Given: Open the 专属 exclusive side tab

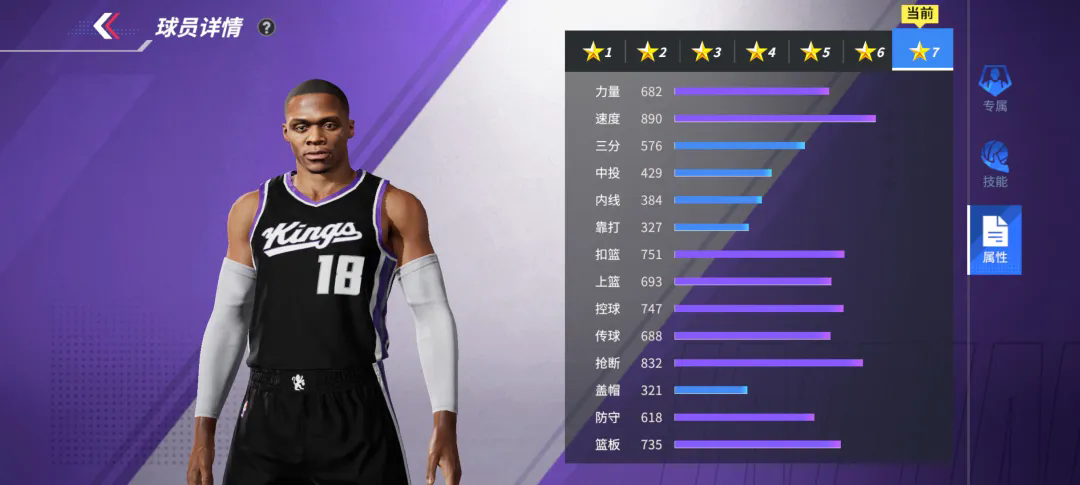Looking at the screenshot, I should click(x=994, y=88).
